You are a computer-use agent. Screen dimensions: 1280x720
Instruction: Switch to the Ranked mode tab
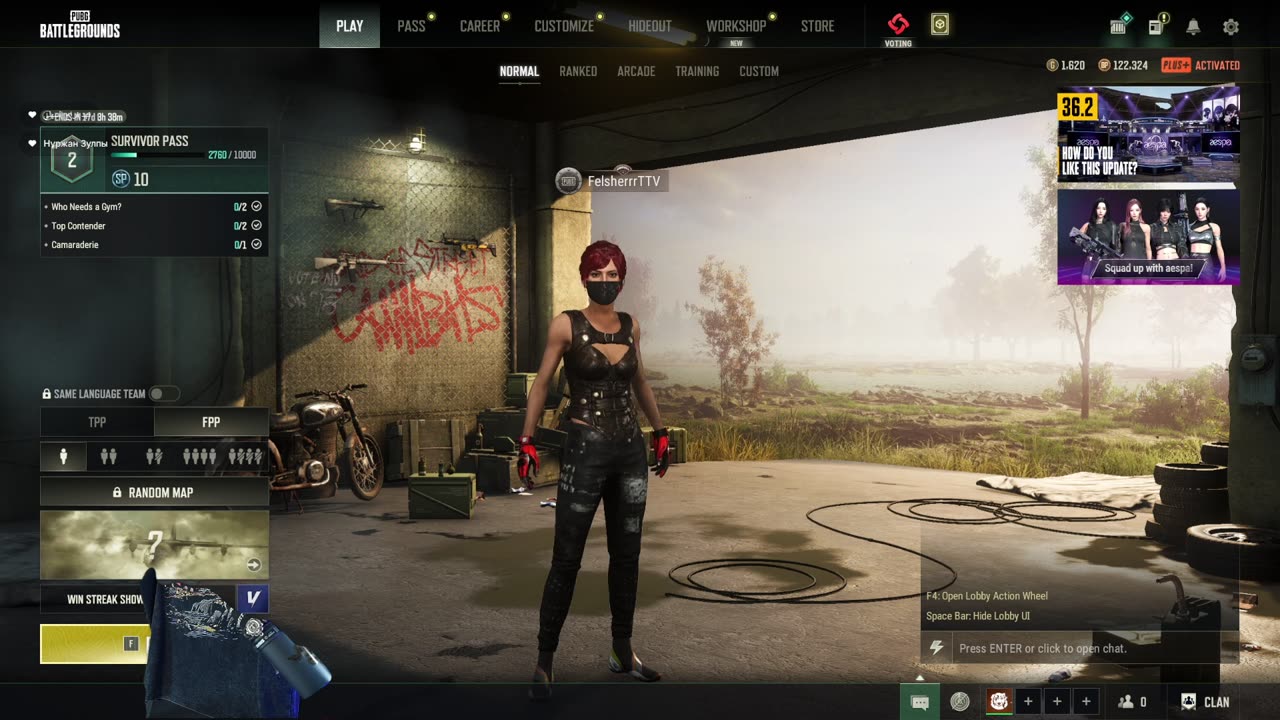point(578,71)
